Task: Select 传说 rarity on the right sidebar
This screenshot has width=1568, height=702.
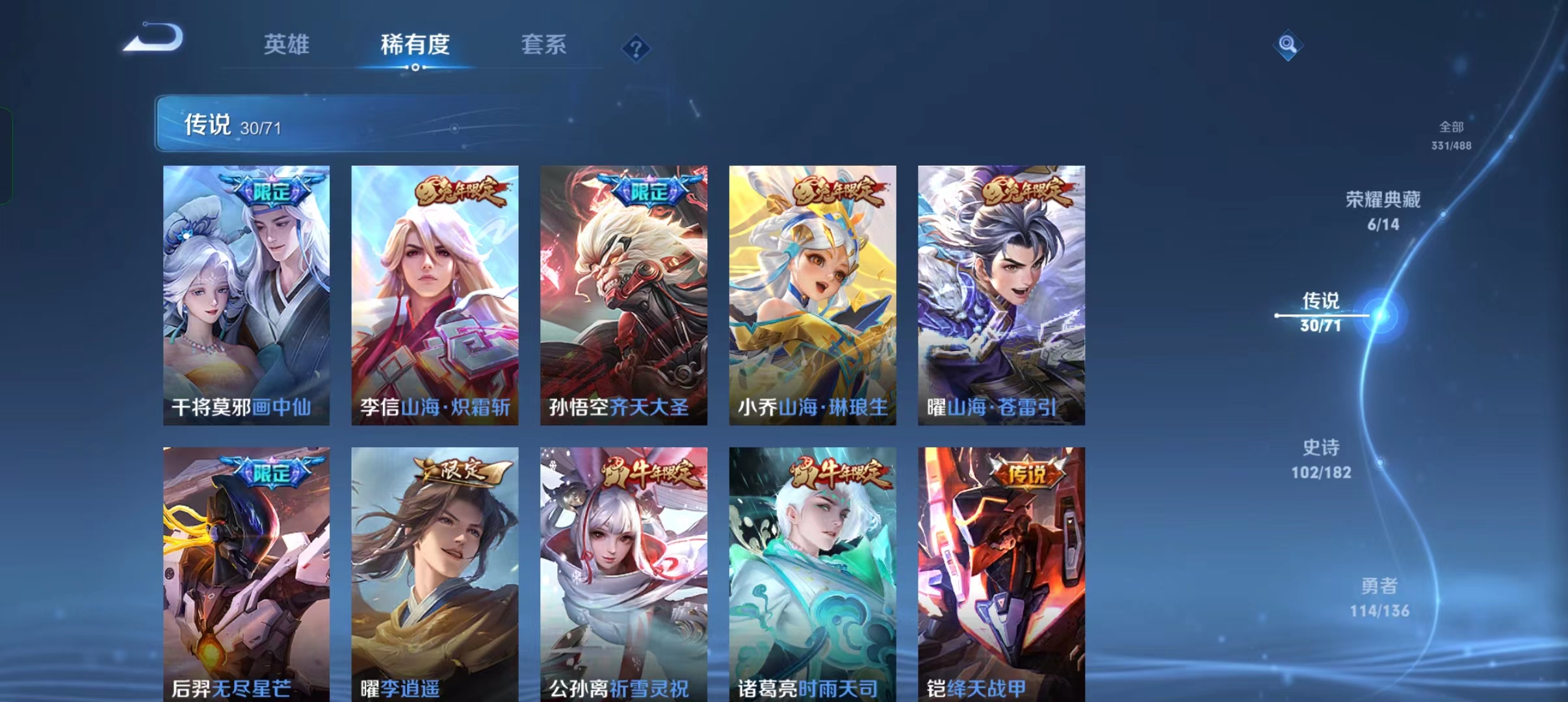Action: [x=1320, y=311]
